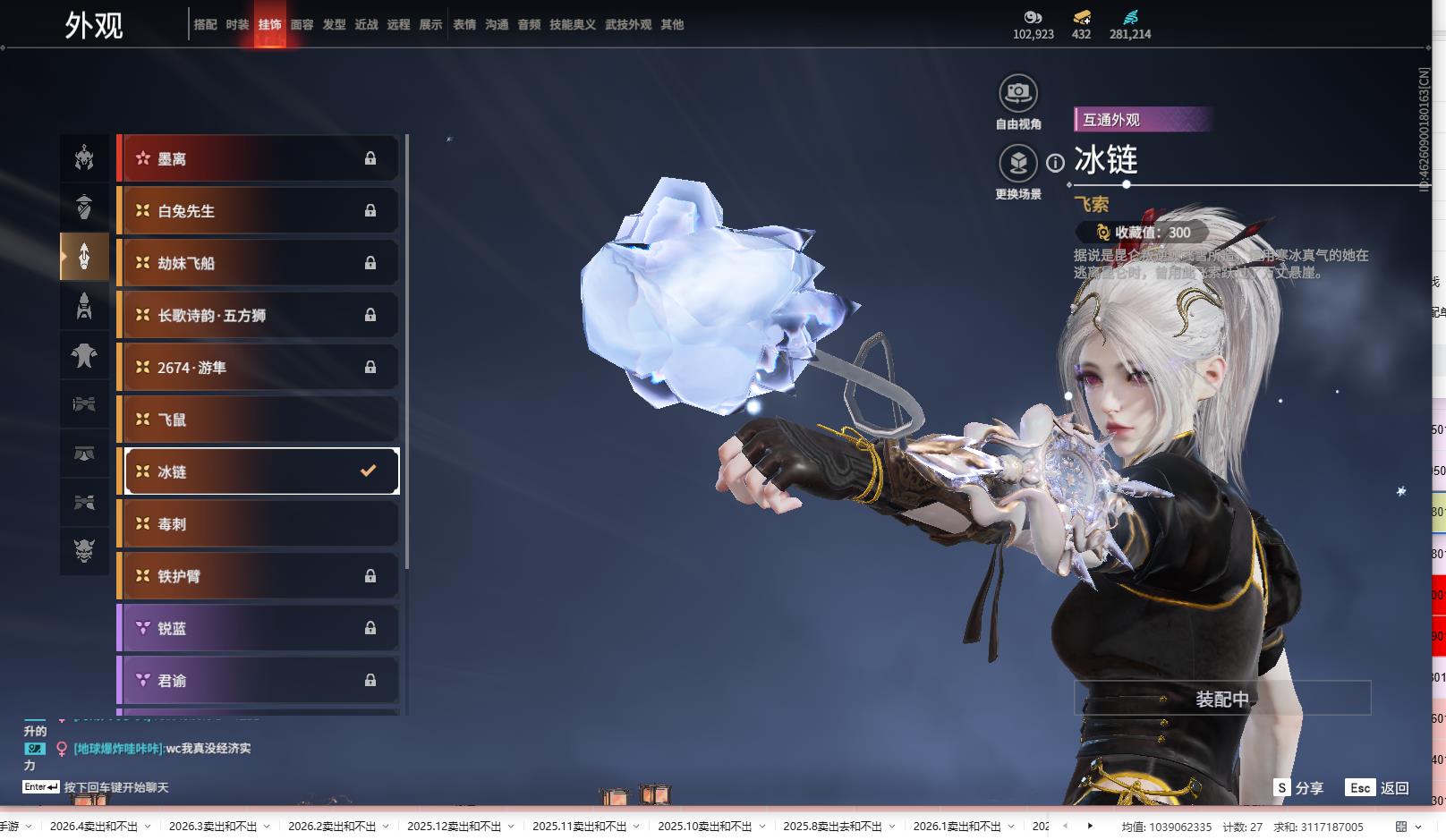1446x840 pixels.
Task: Go to the 武技外观 tab
Action: [x=627, y=25]
